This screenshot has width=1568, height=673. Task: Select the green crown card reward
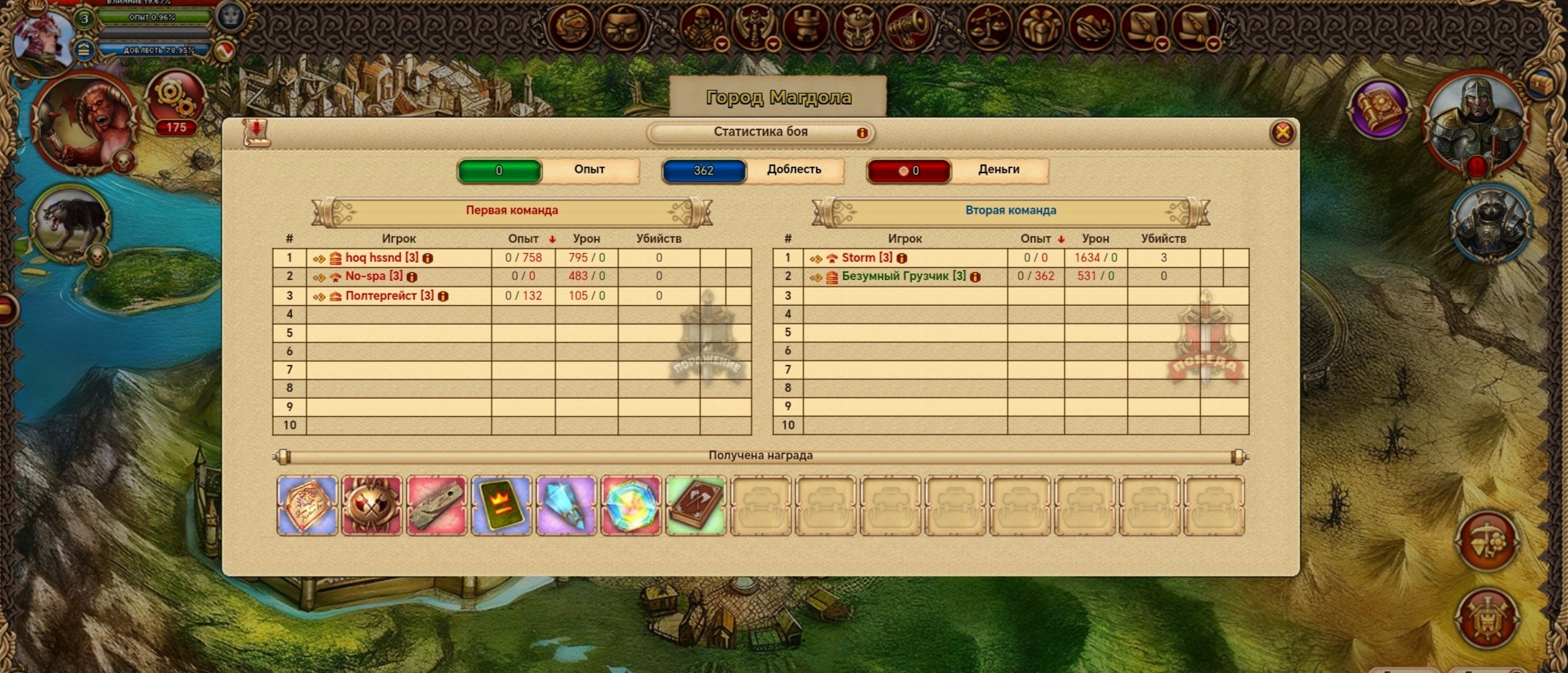(501, 505)
